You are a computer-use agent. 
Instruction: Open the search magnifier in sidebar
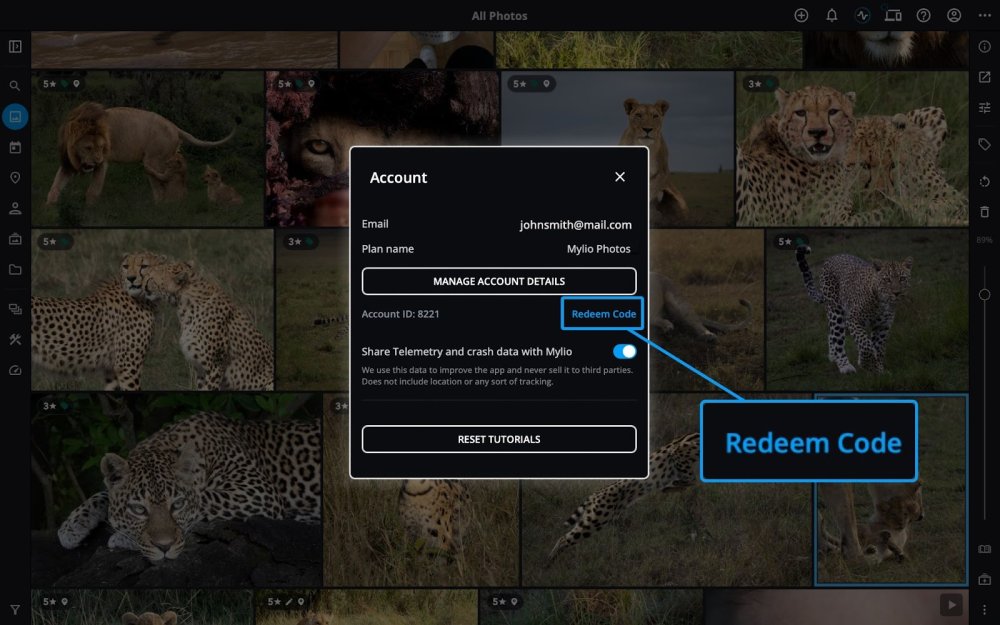[x=15, y=86]
